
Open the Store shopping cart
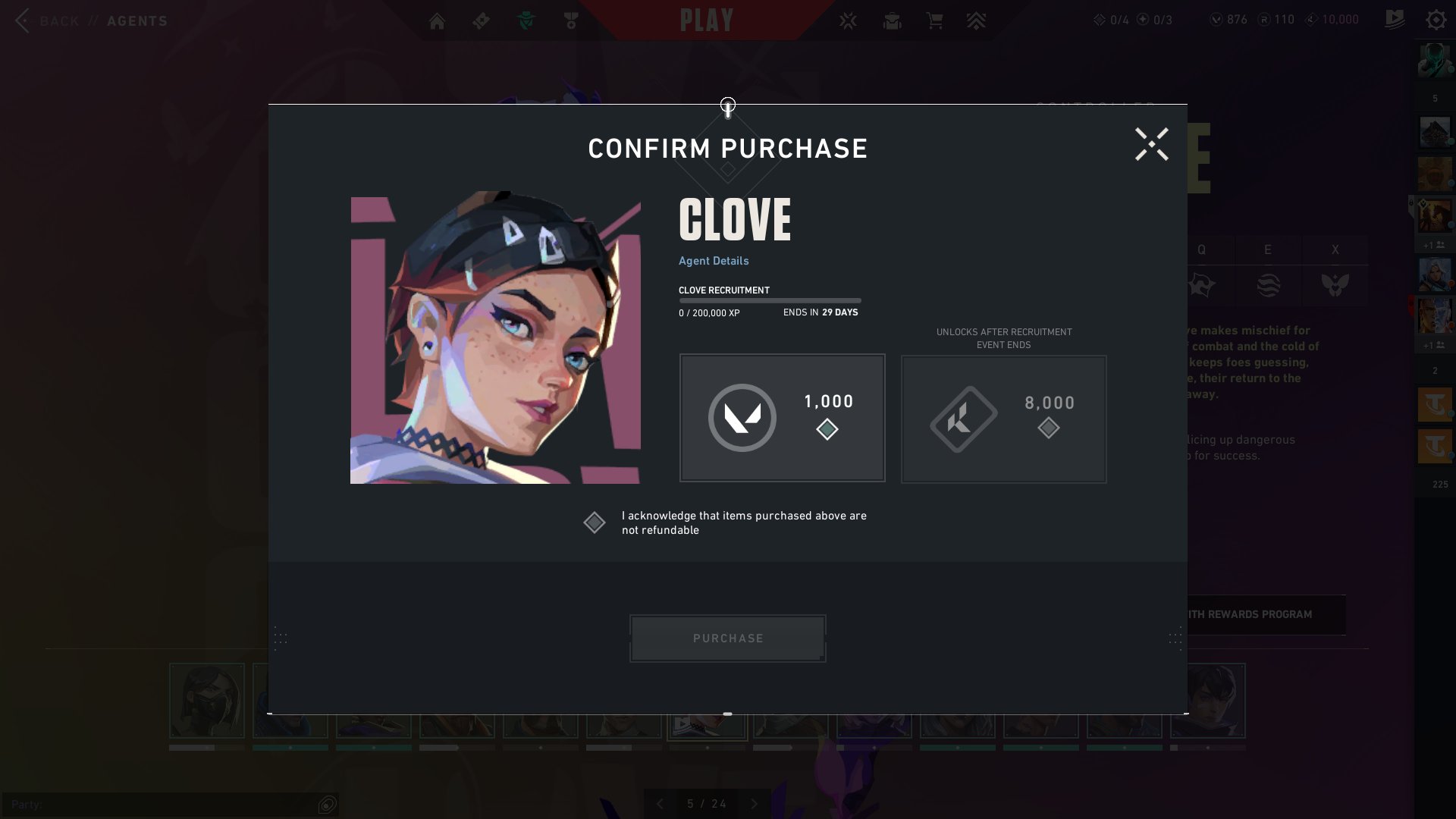(935, 20)
